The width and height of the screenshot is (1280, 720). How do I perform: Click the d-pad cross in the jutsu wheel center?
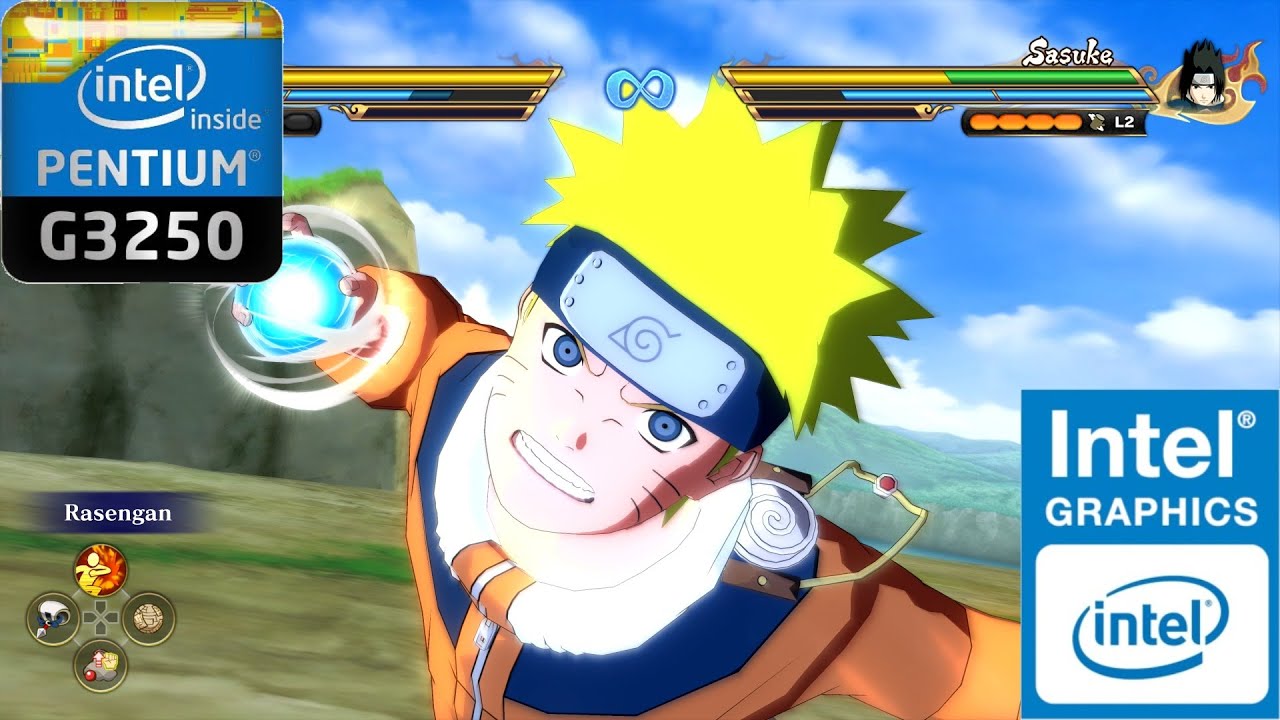click(x=102, y=618)
